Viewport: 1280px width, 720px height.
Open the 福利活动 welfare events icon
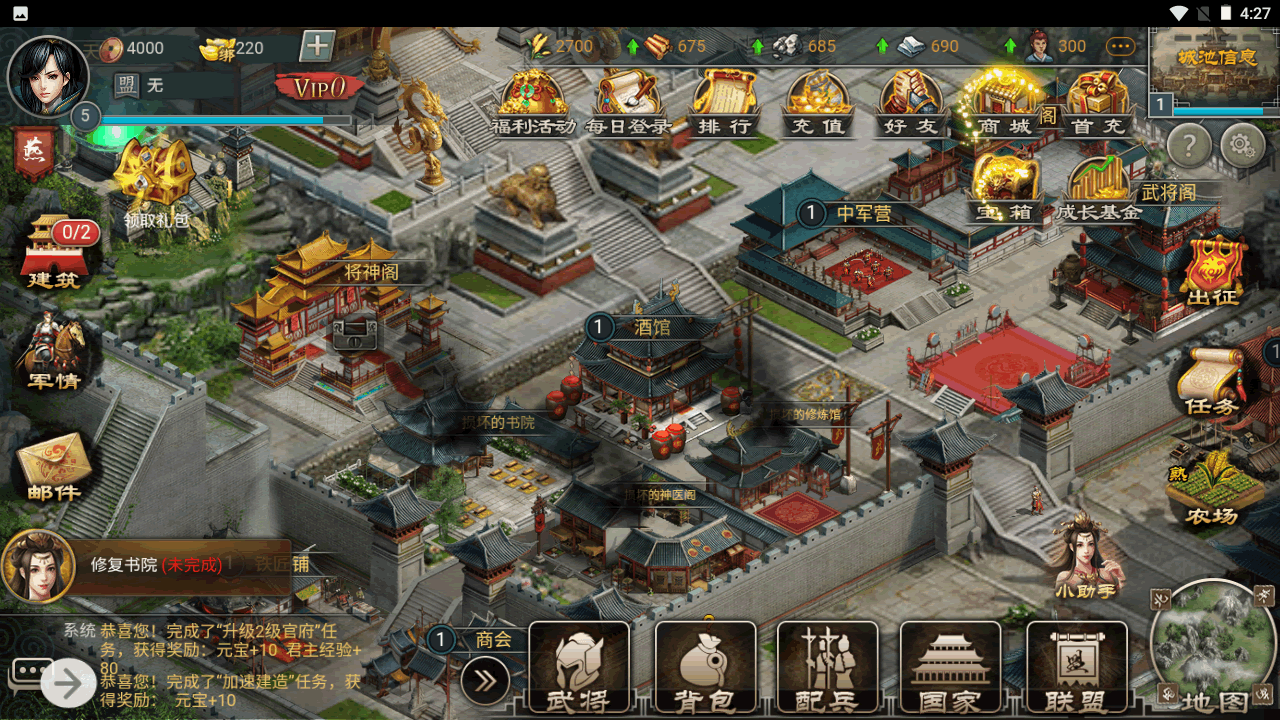click(x=533, y=102)
